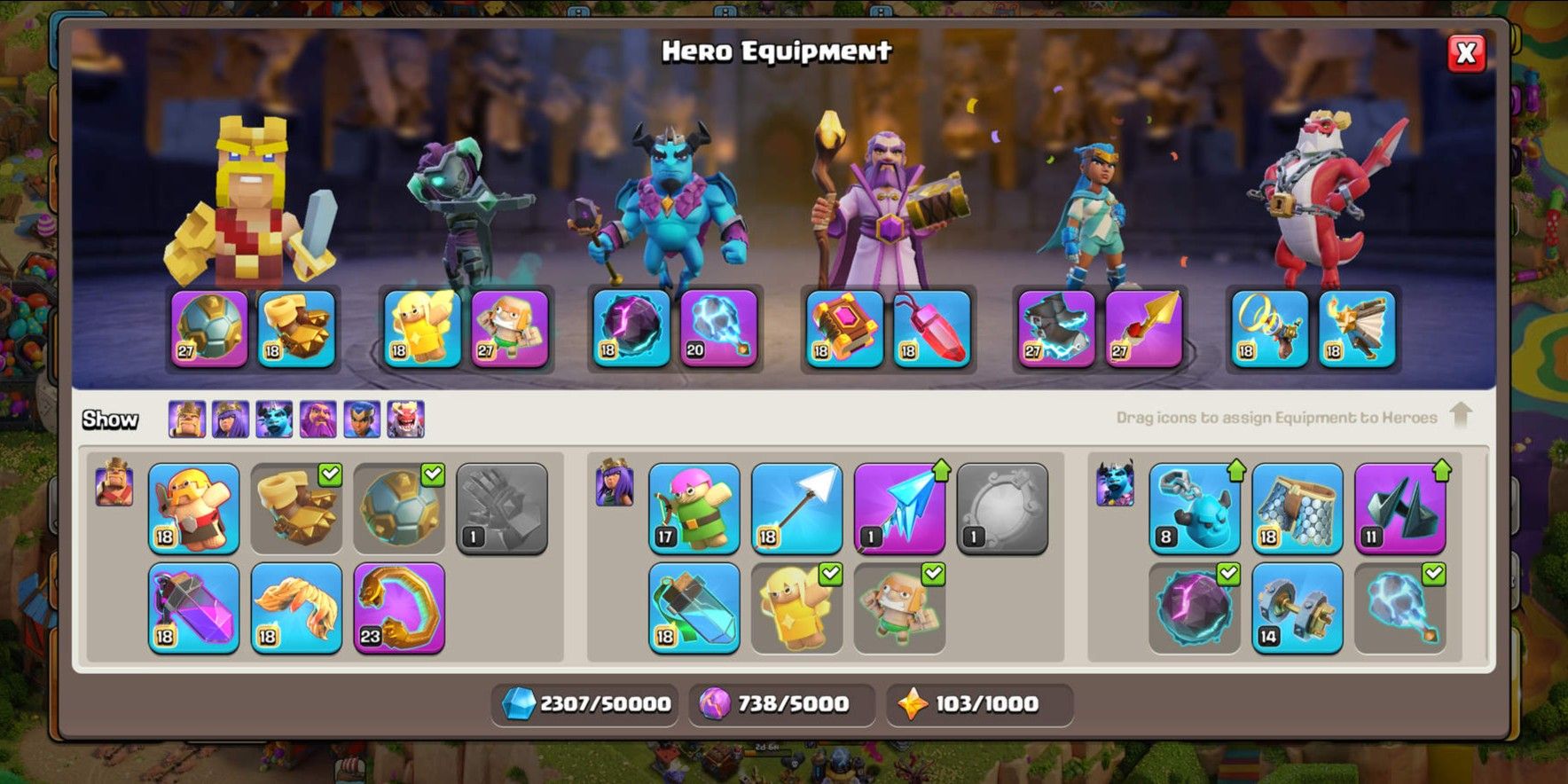This screenshot has height=784, width=1568.
Task: Click the Shiny Ore 2307/50000 counter
Action: coord(585,702)
